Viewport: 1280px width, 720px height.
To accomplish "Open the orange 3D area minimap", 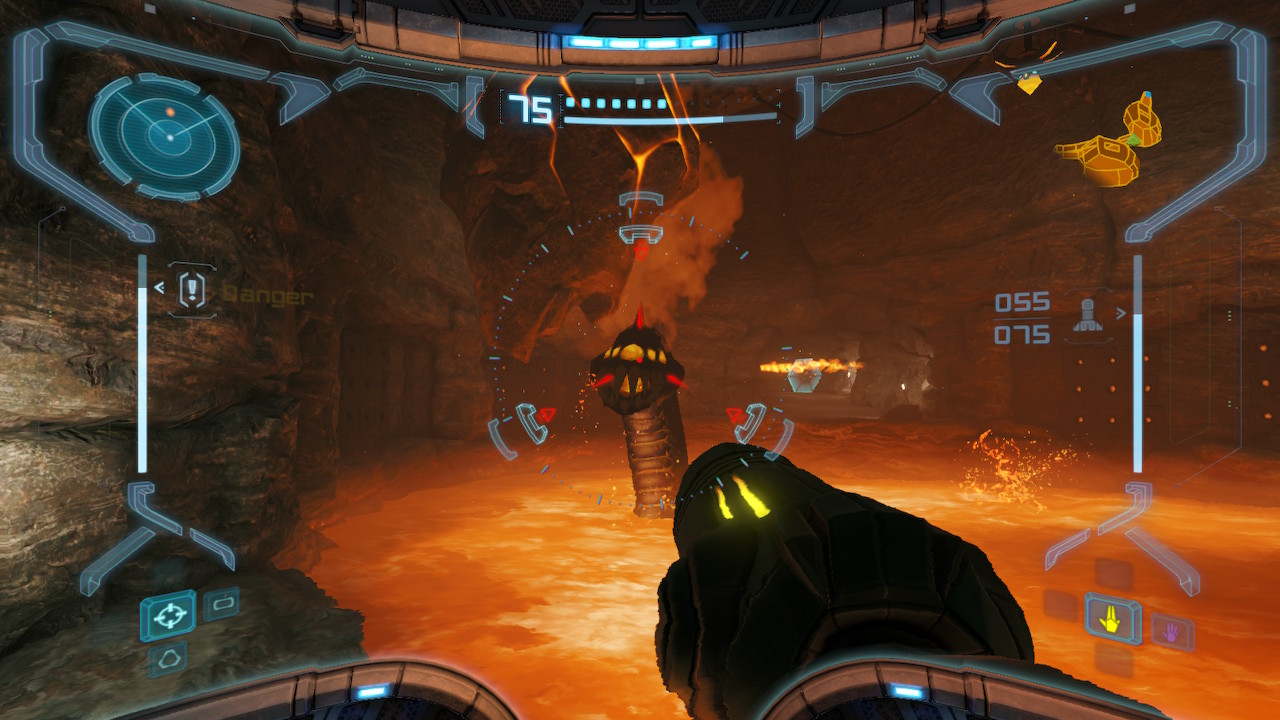I will tap(1105, 142).
